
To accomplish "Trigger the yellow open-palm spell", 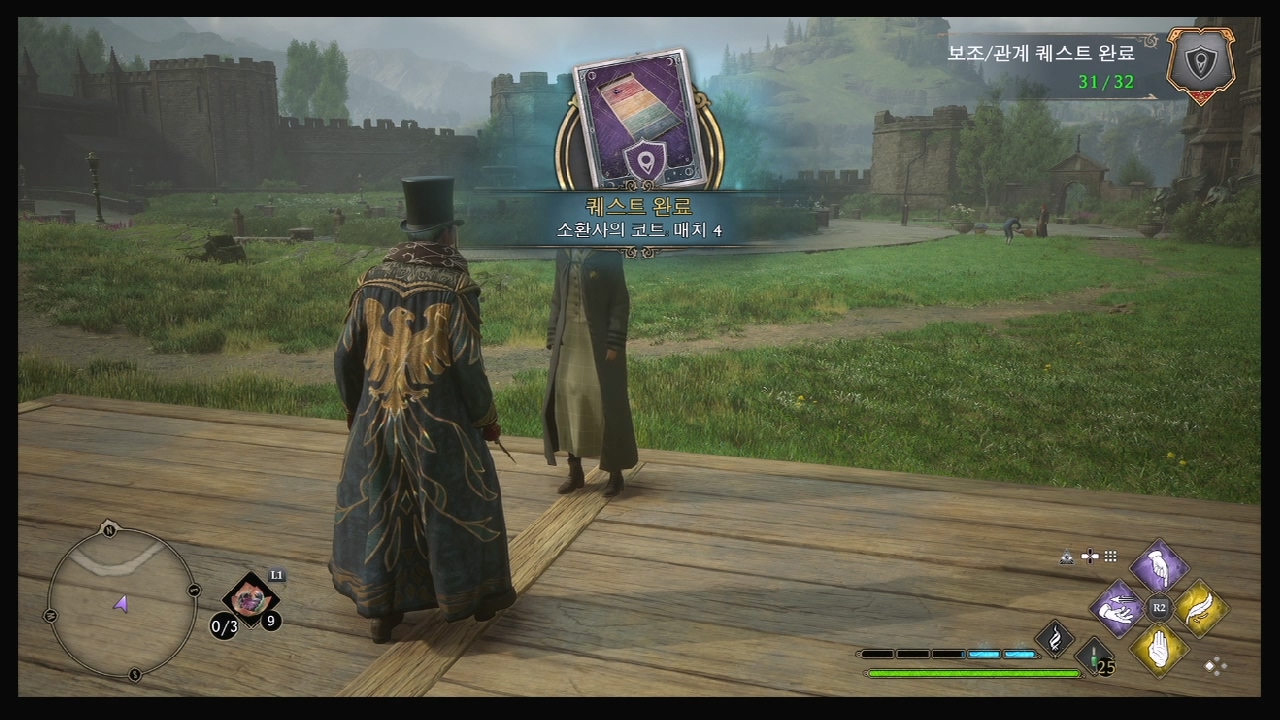I will point(1159,647).
